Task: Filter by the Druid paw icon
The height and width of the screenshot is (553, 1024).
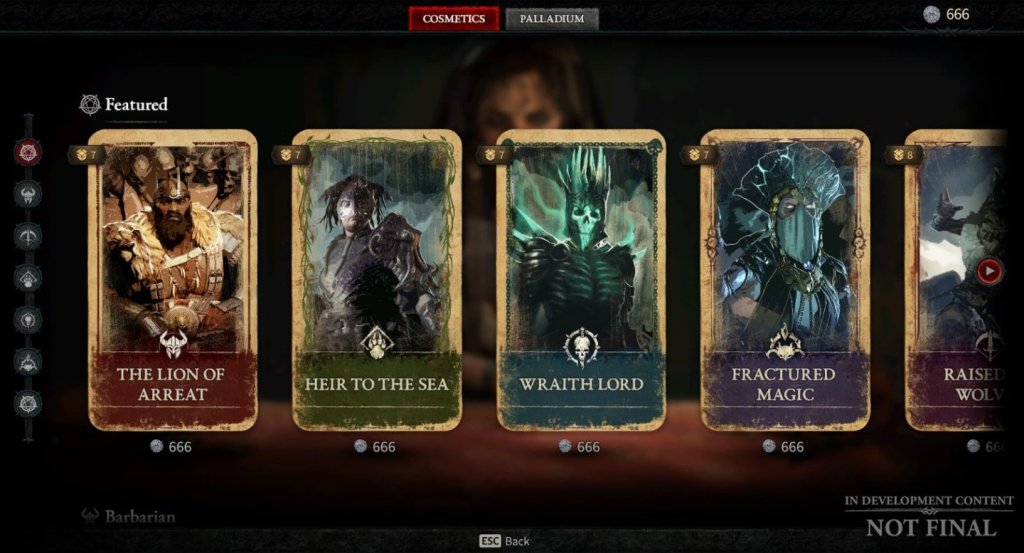Action: [28, 278]
